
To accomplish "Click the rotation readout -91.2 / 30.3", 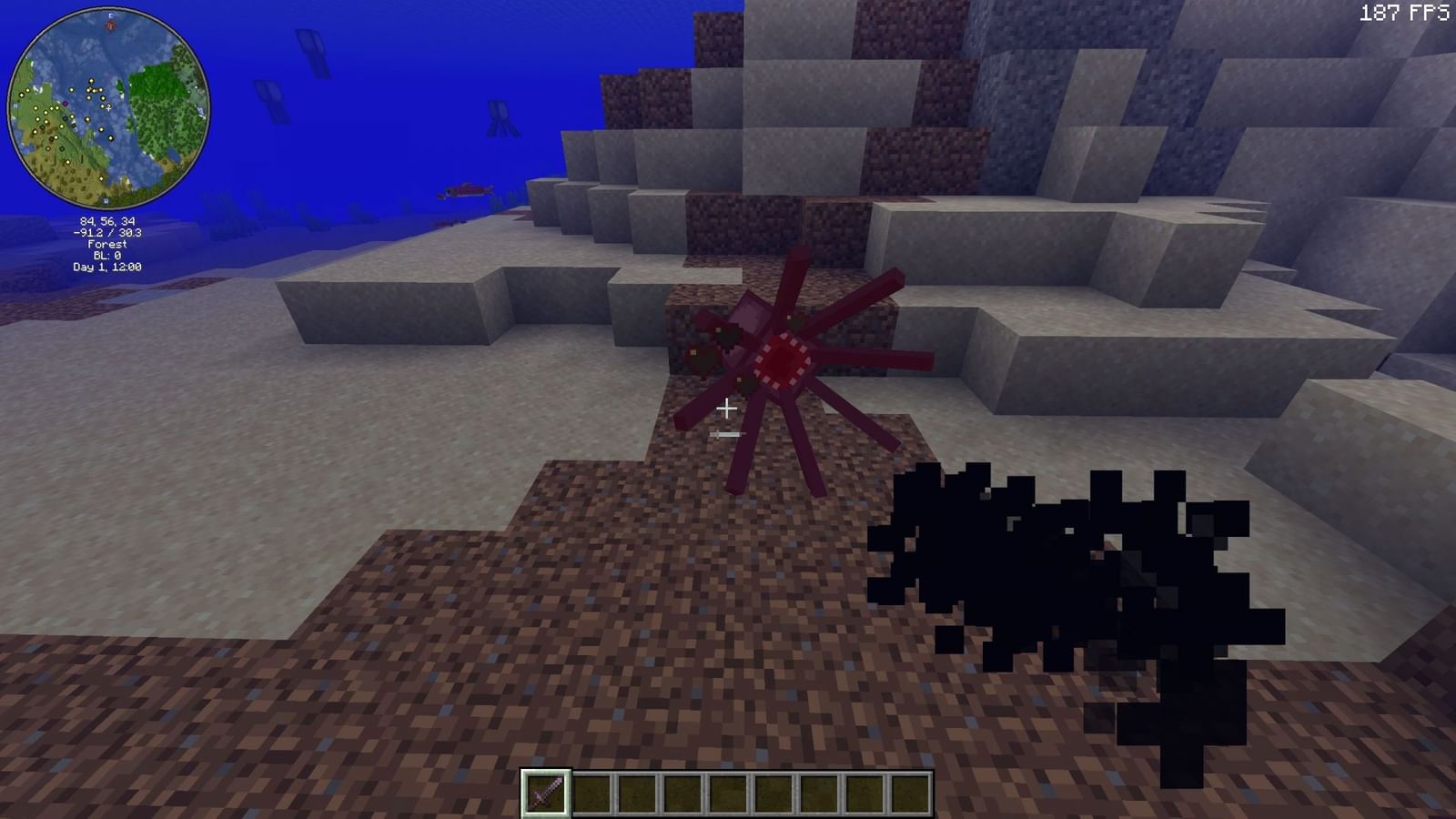I will (x=108, y=232).
